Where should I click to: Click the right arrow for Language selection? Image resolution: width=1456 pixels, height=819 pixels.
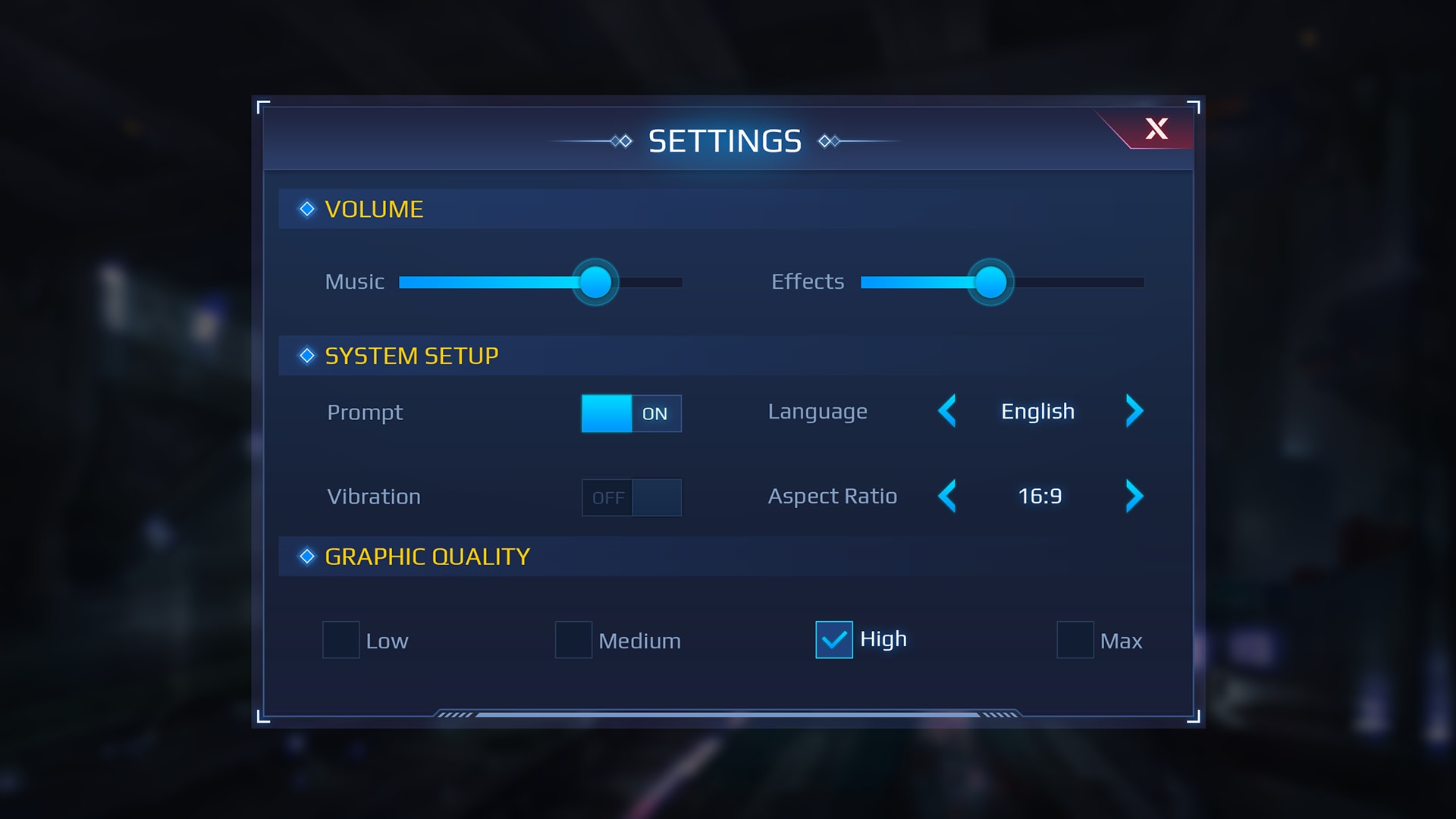tap(1134, 412)
